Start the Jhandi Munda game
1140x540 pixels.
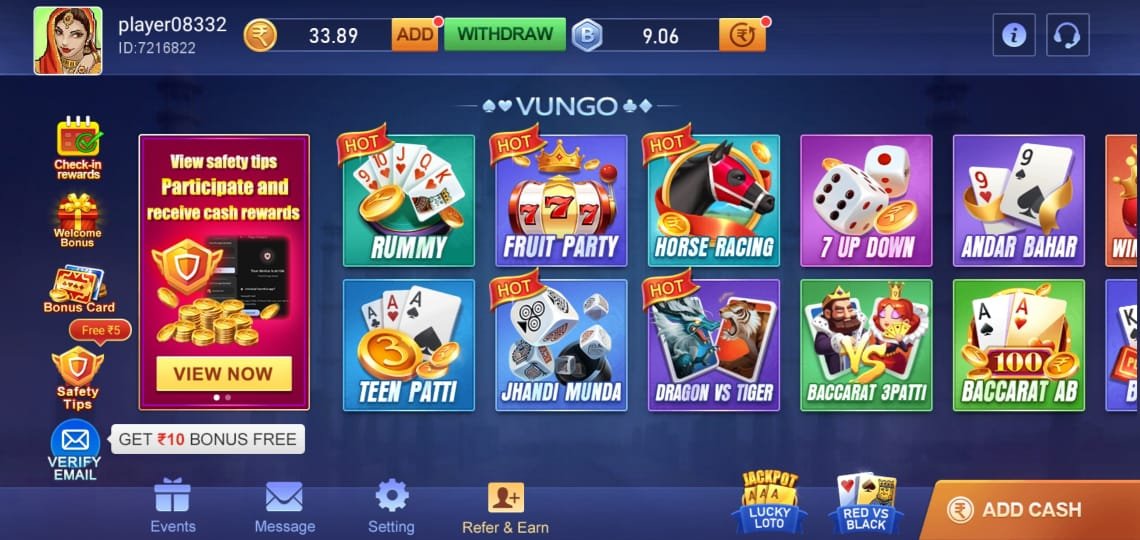561,345
